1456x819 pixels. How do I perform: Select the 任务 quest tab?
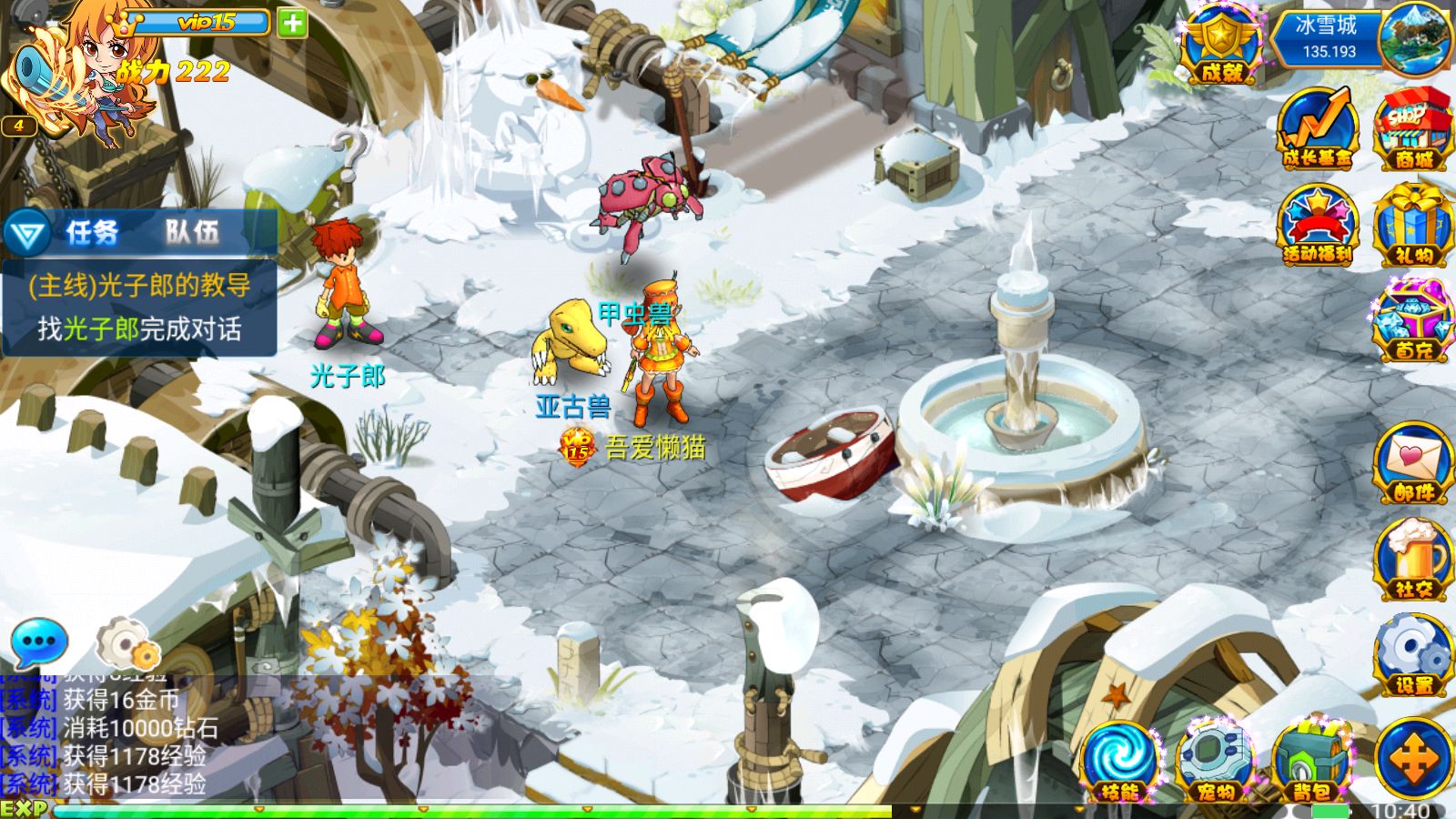pyautogui.click(x=92, y=233)
